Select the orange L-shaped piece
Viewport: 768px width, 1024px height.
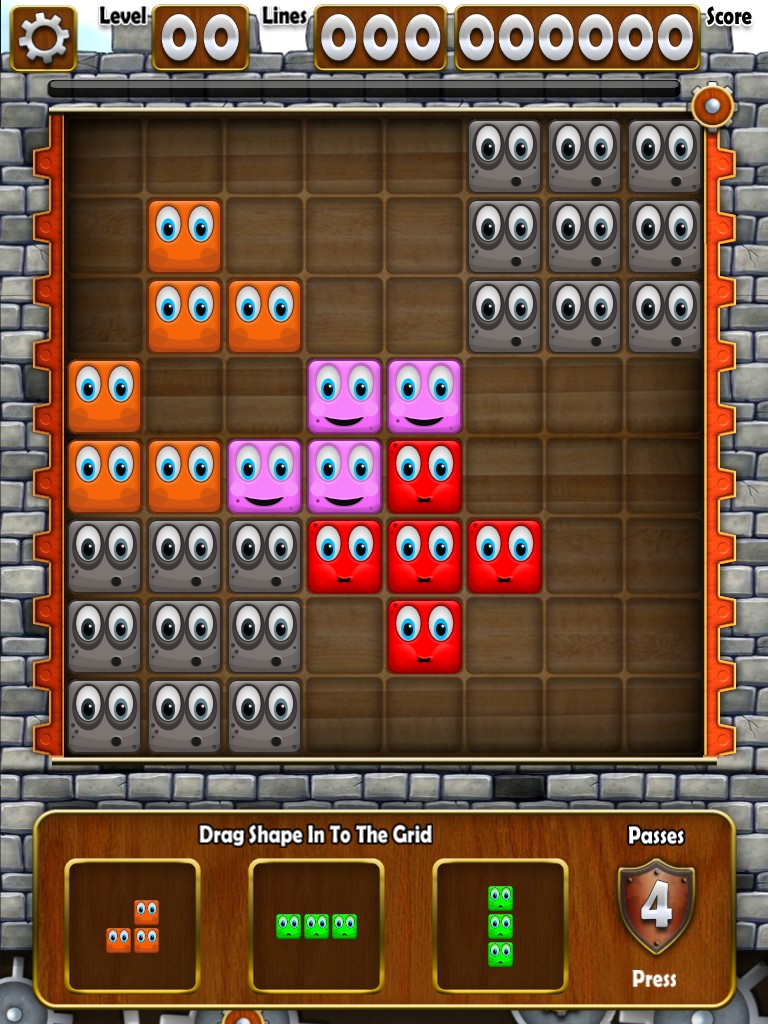click(133, 926)
